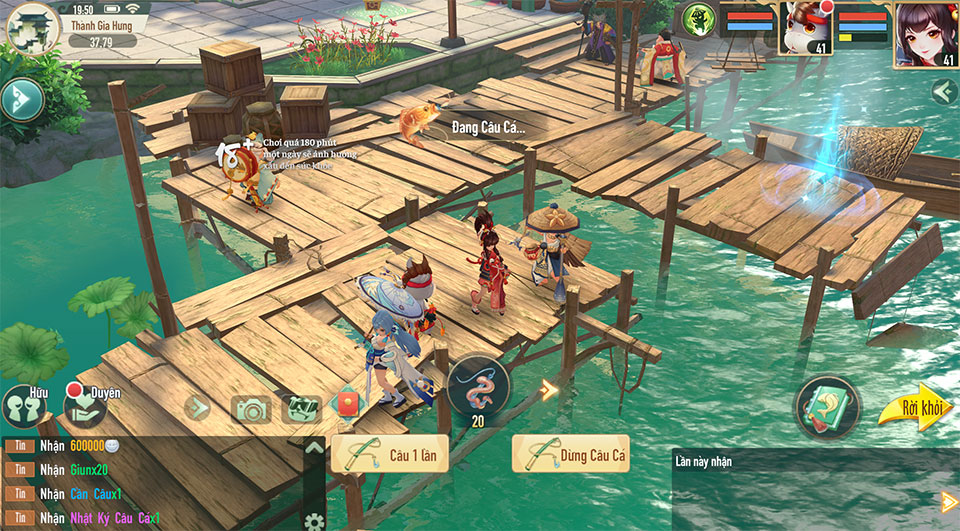960x531 pixels.
Task: Open the "Hữu" friends icon
Action: [x=26, y=405]
